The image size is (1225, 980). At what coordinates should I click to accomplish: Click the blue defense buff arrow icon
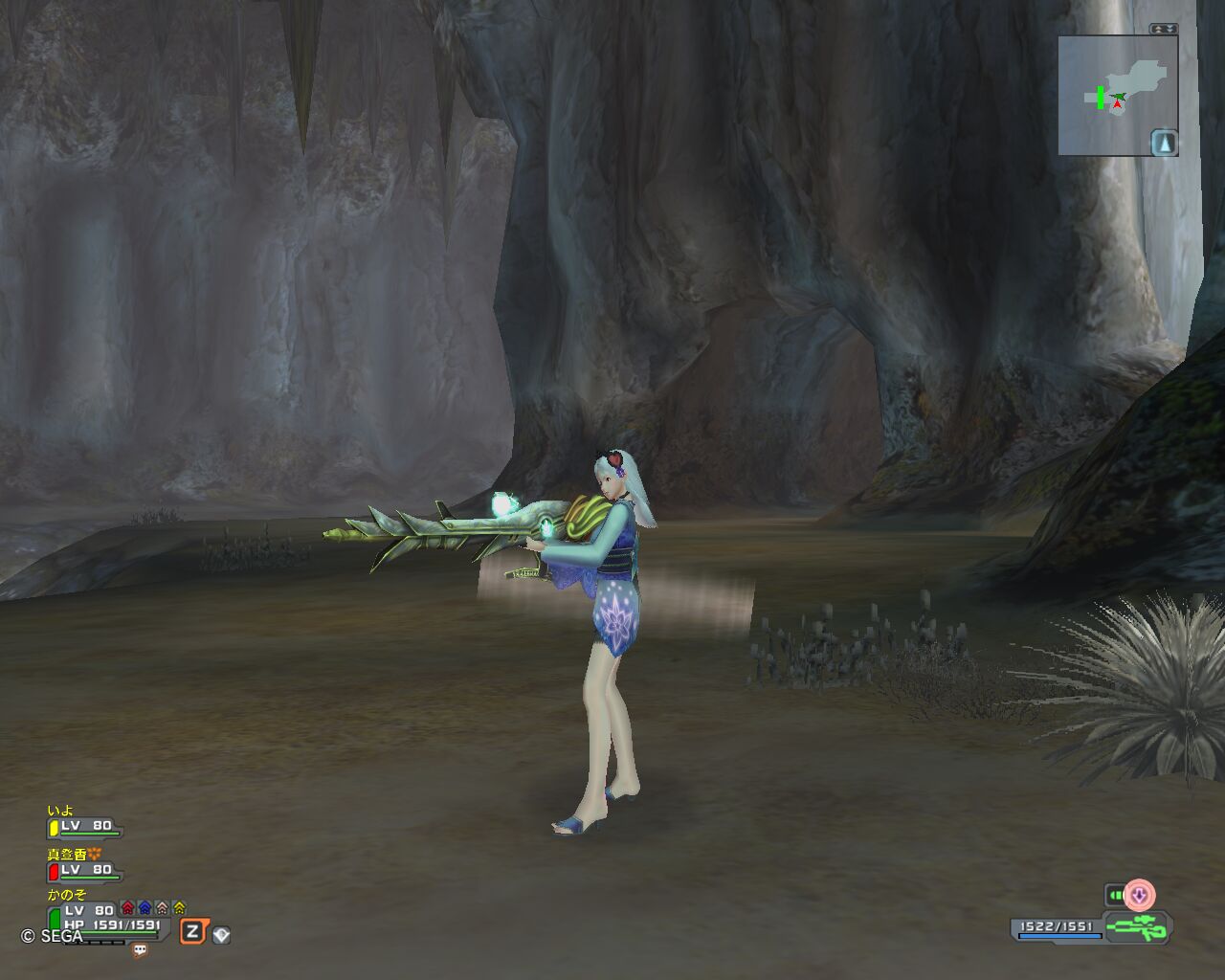tap(145, 908)
